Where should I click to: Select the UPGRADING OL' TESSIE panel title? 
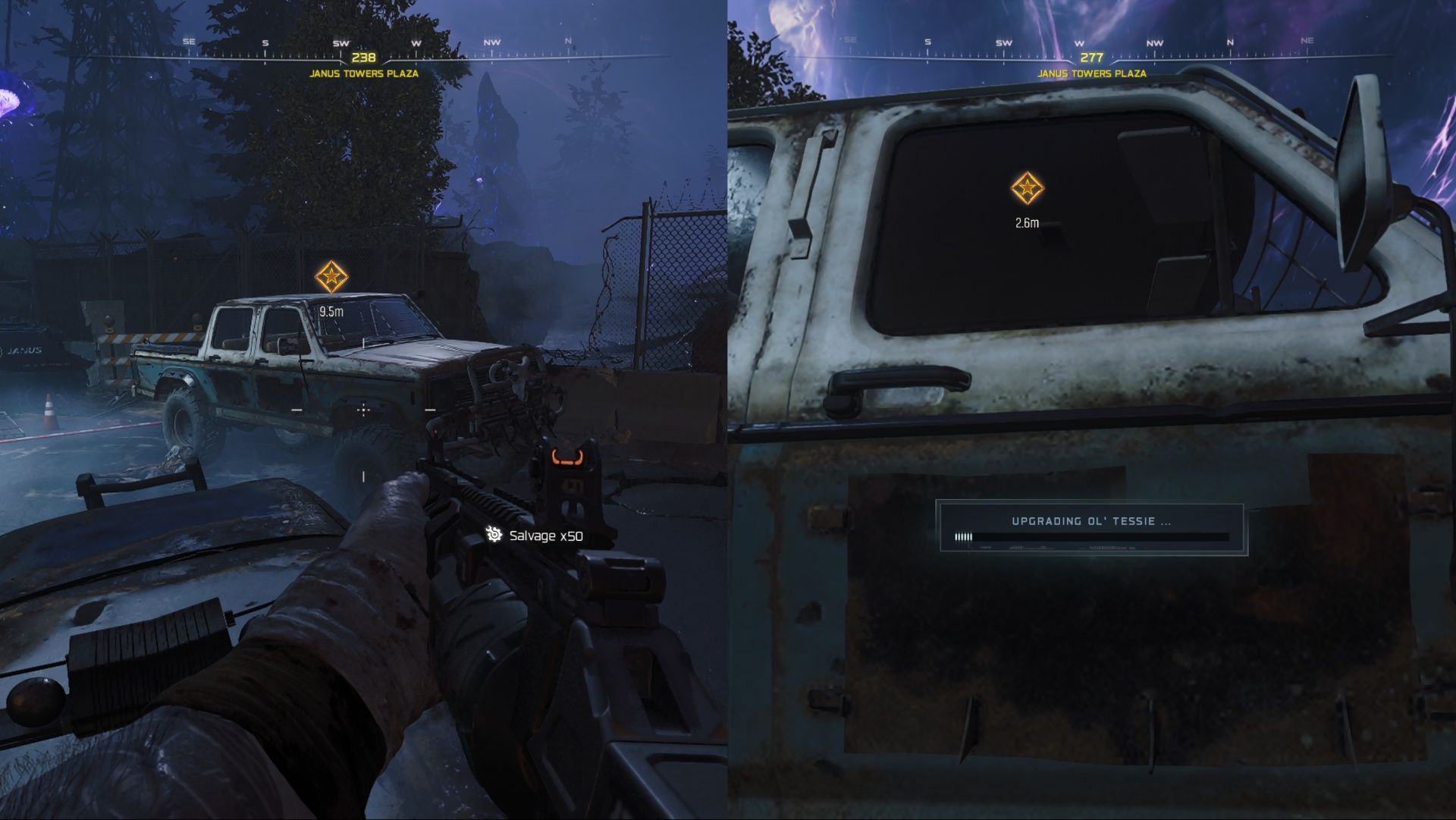1092,520
